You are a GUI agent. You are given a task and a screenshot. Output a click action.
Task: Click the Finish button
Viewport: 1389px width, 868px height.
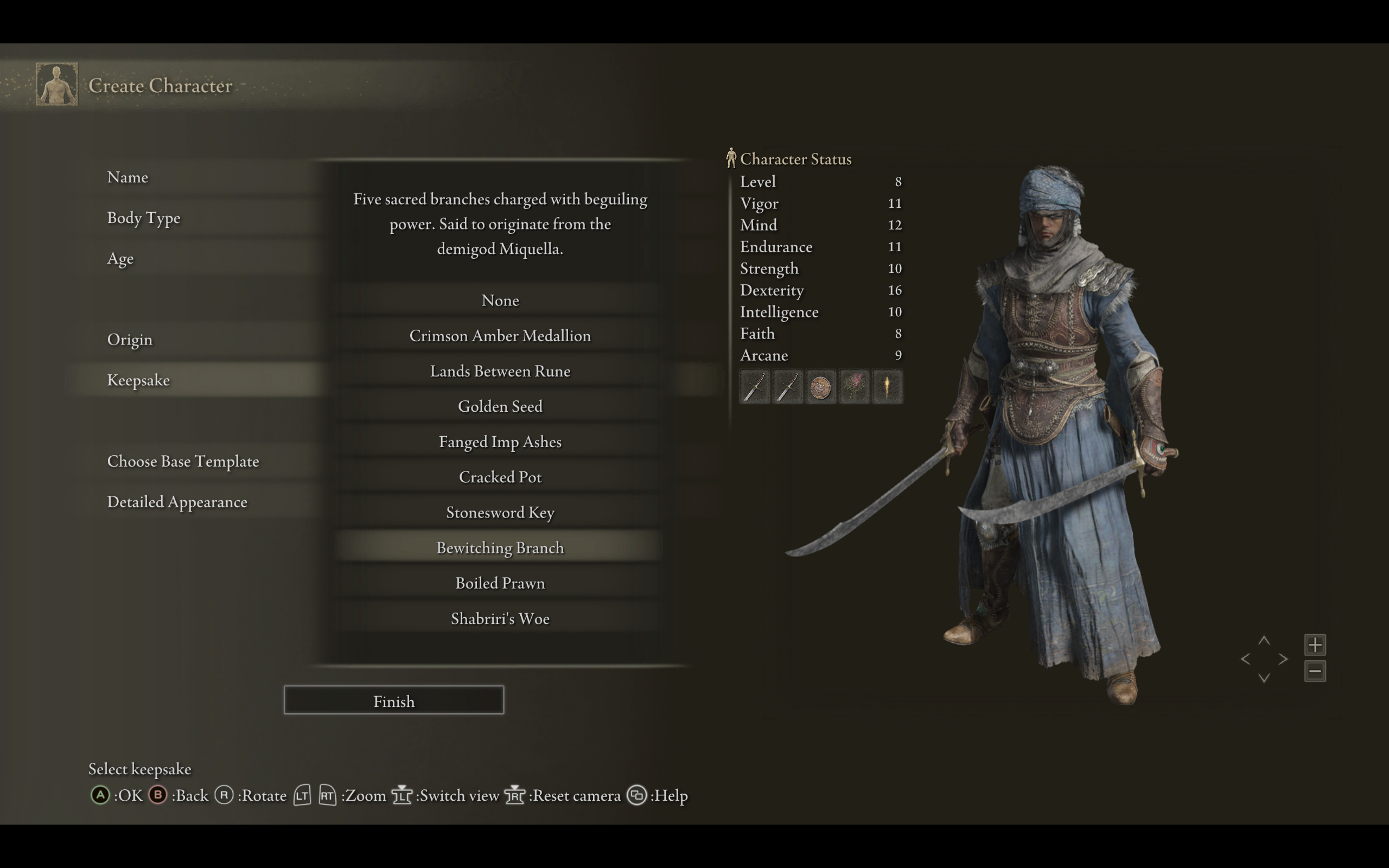point(394,701)
